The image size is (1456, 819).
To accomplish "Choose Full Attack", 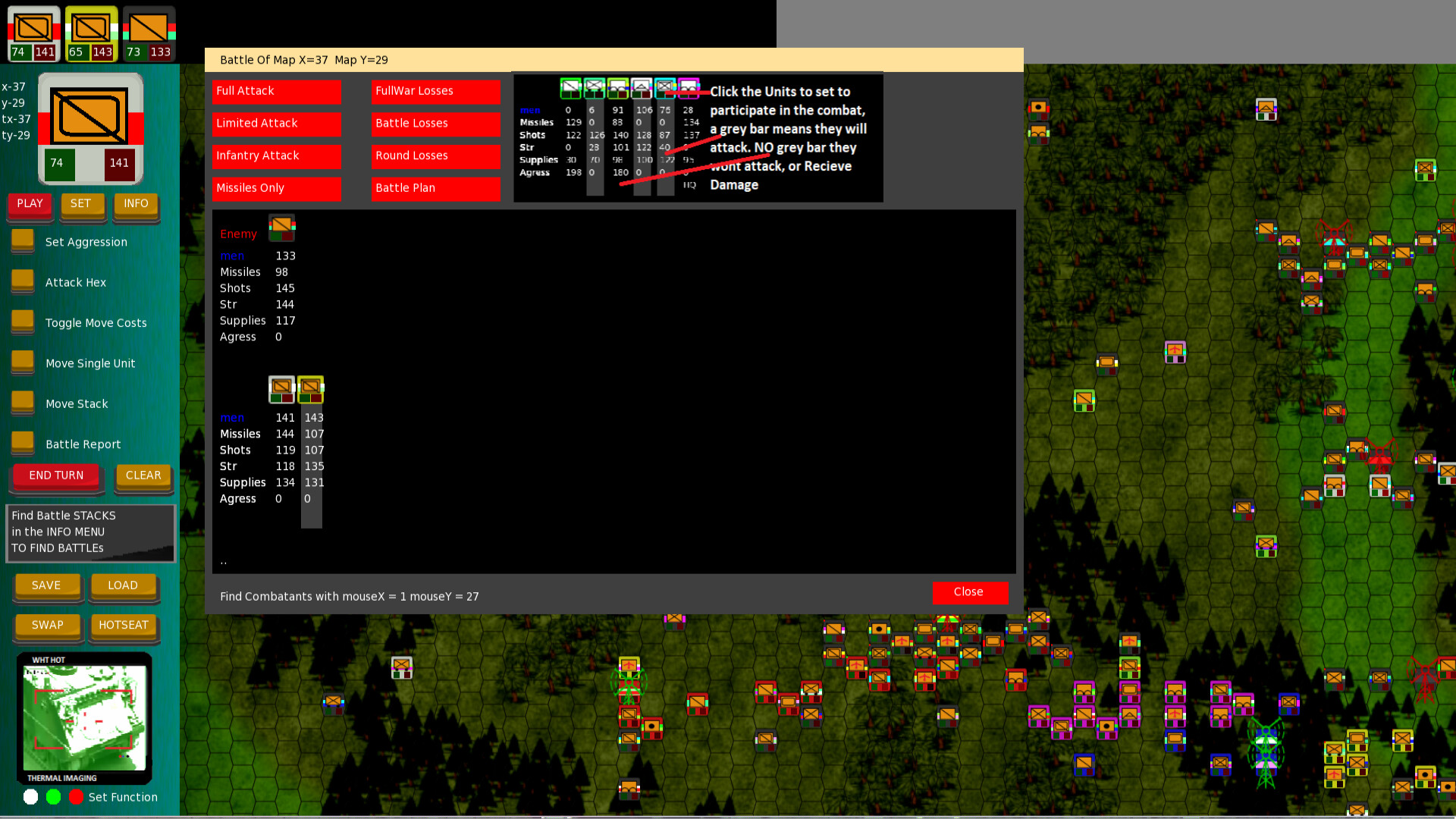I will (x=276, y=92).
